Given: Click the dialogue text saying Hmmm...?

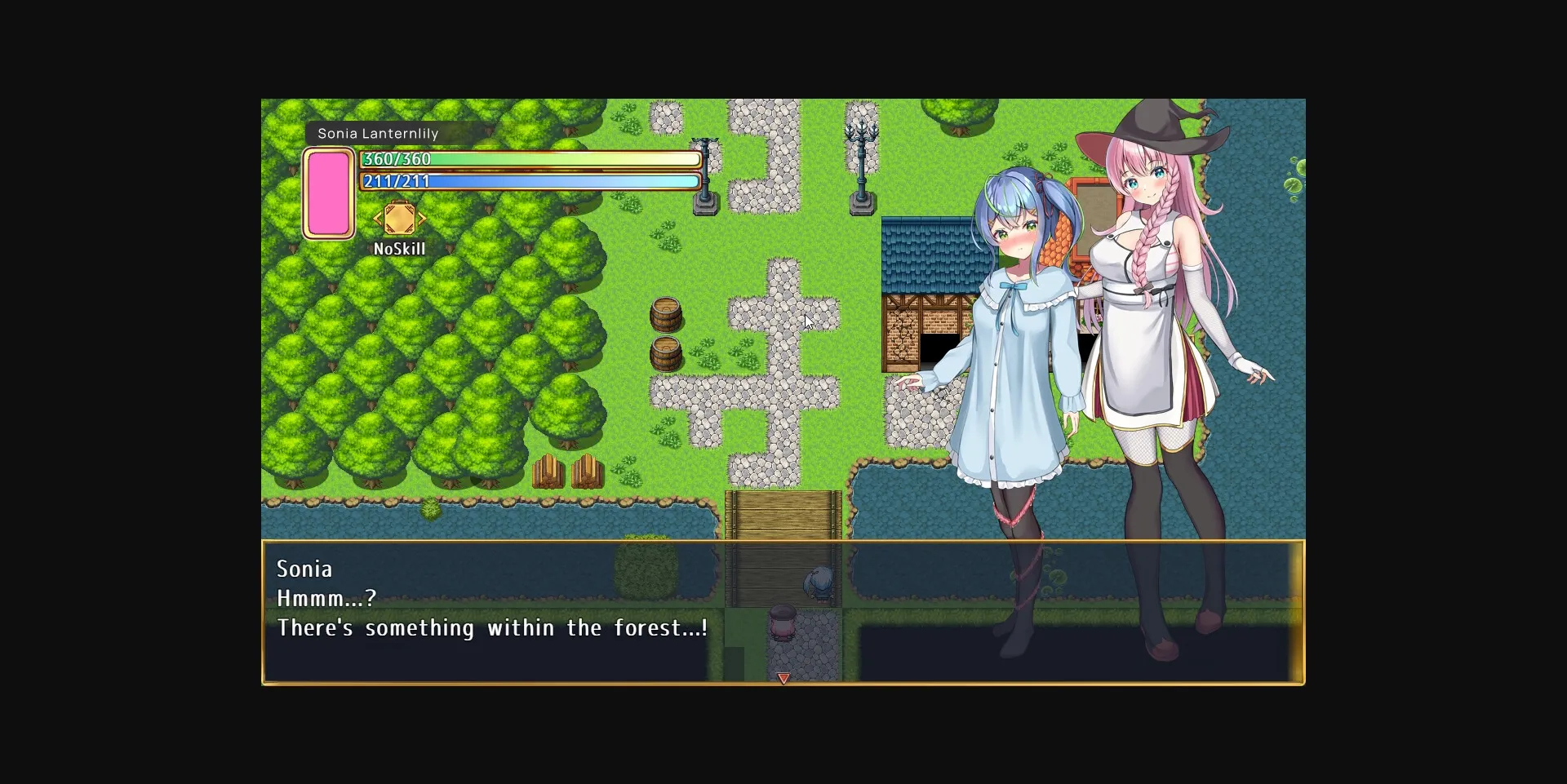Looking at the screenshot, I should pos(326,597).
